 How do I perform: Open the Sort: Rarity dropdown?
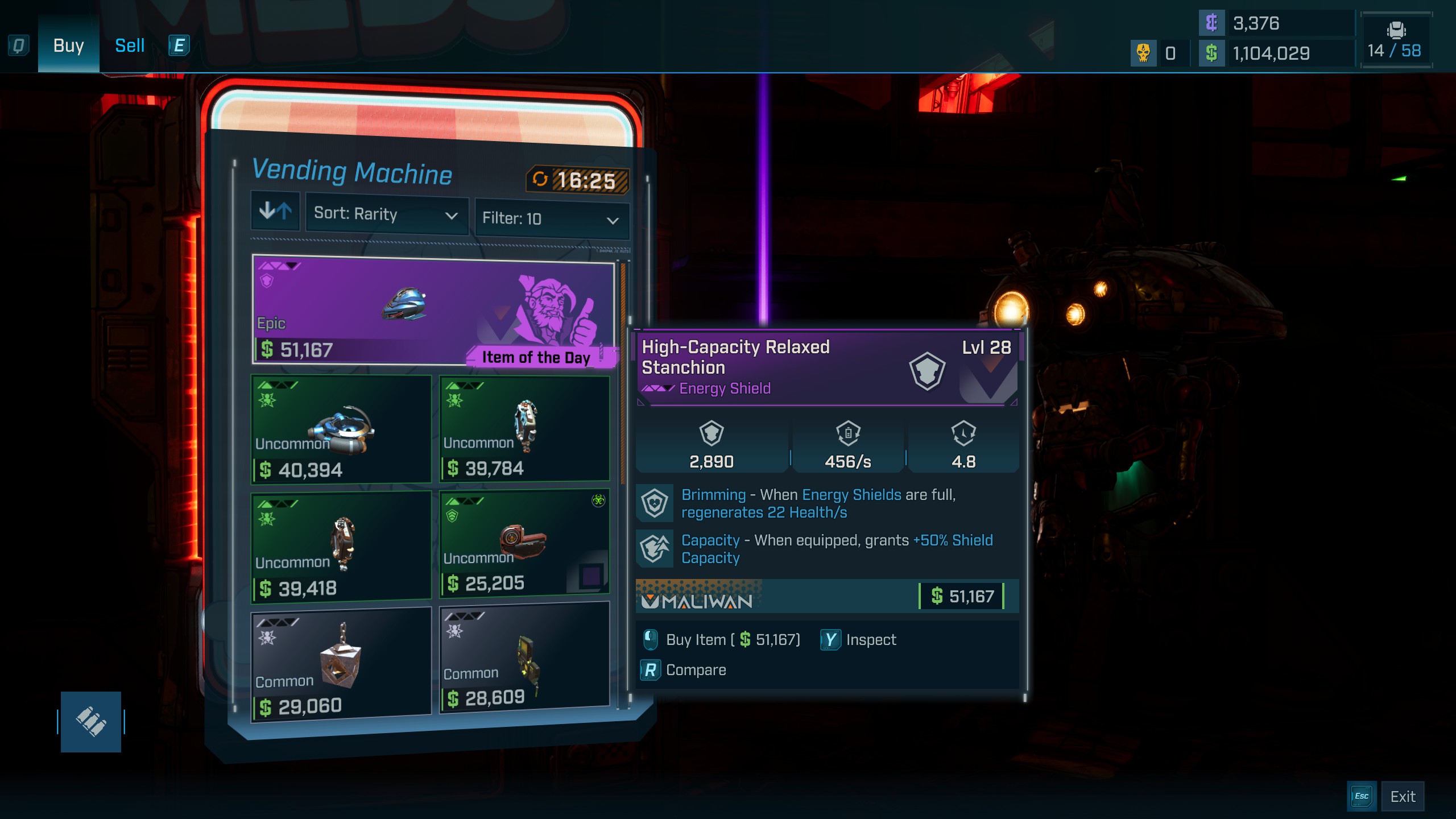(x=386, y=214)
